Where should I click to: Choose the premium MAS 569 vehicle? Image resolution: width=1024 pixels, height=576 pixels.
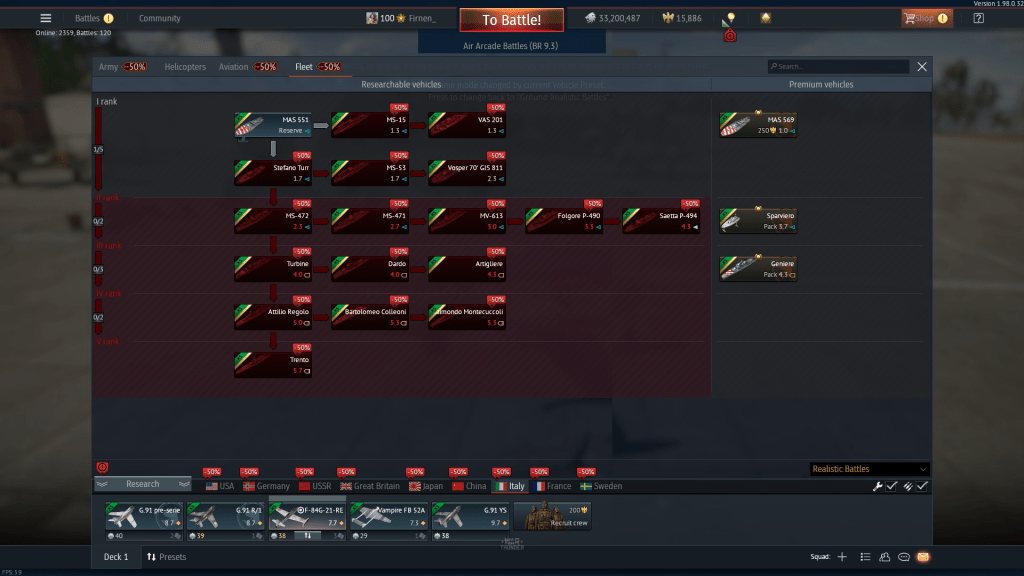point(758,125)
